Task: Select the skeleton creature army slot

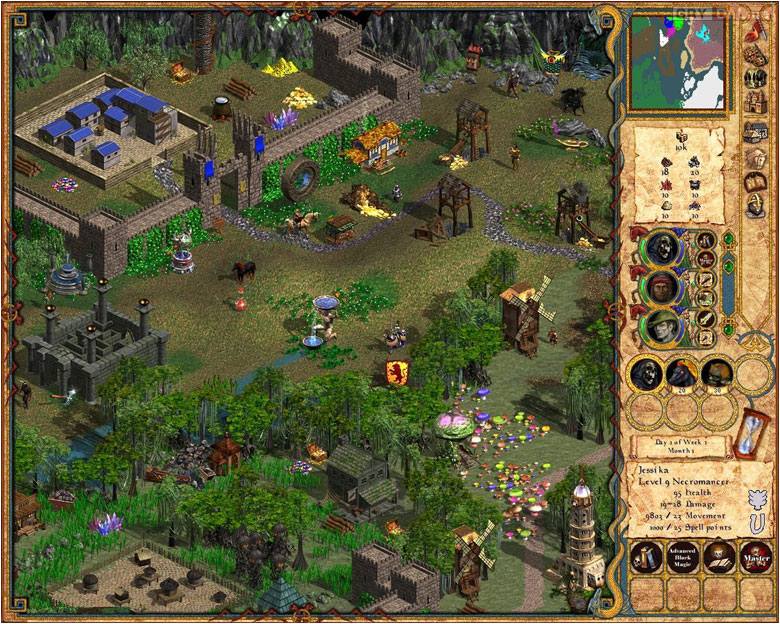Action: point(647,374)
